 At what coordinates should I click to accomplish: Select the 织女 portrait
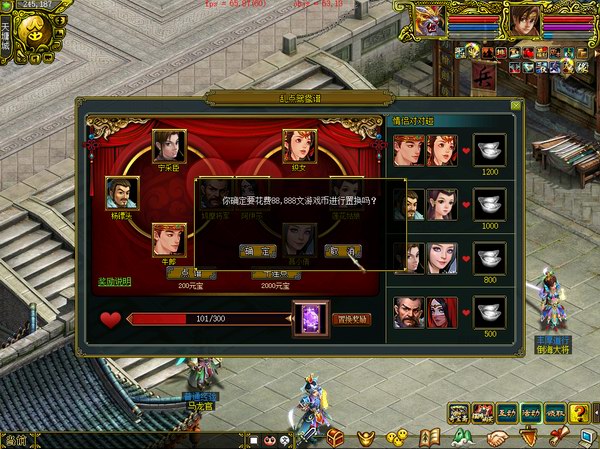pos(299,147)
